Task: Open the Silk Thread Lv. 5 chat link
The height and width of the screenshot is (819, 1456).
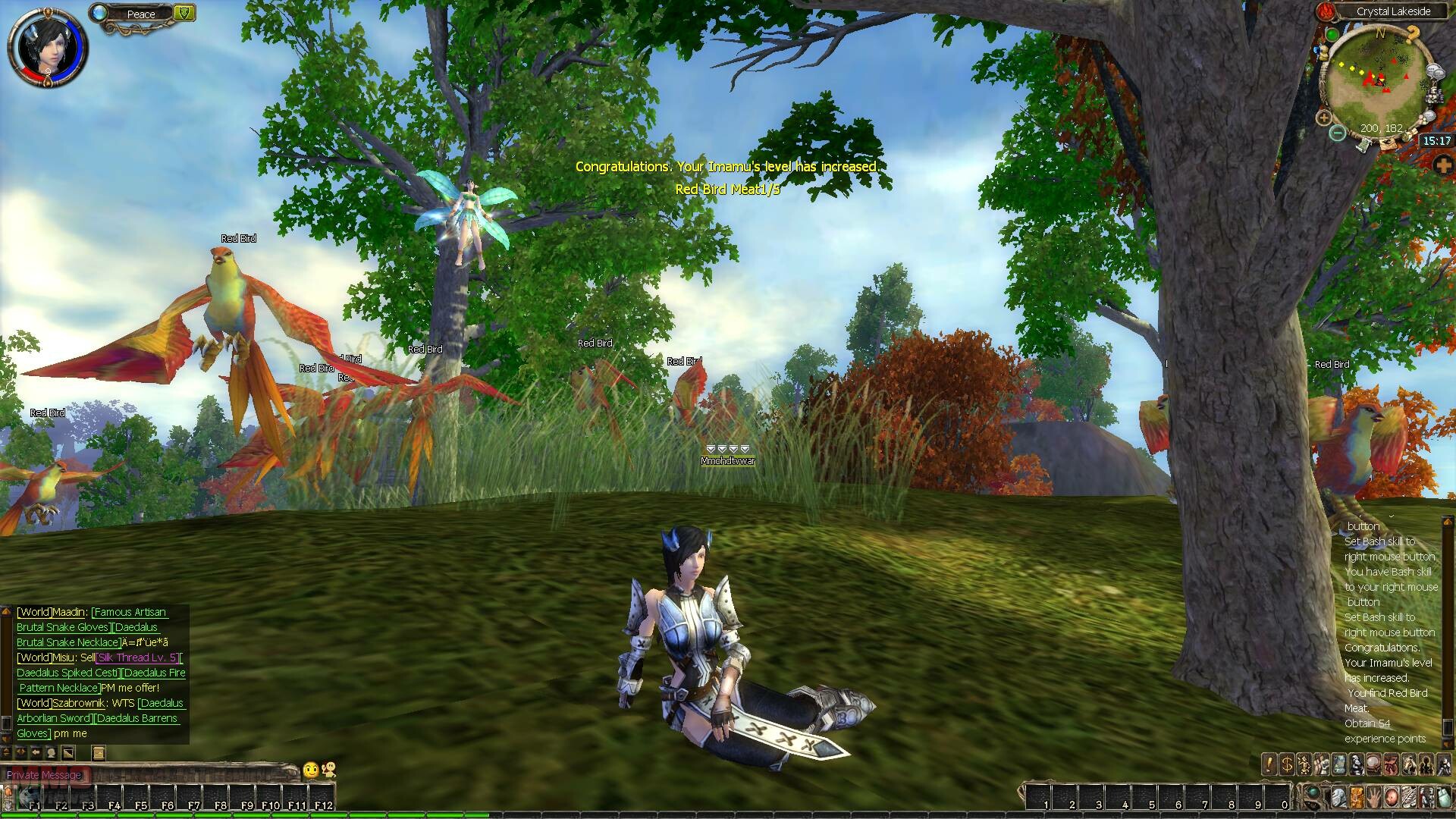Action: pos(138,657)
